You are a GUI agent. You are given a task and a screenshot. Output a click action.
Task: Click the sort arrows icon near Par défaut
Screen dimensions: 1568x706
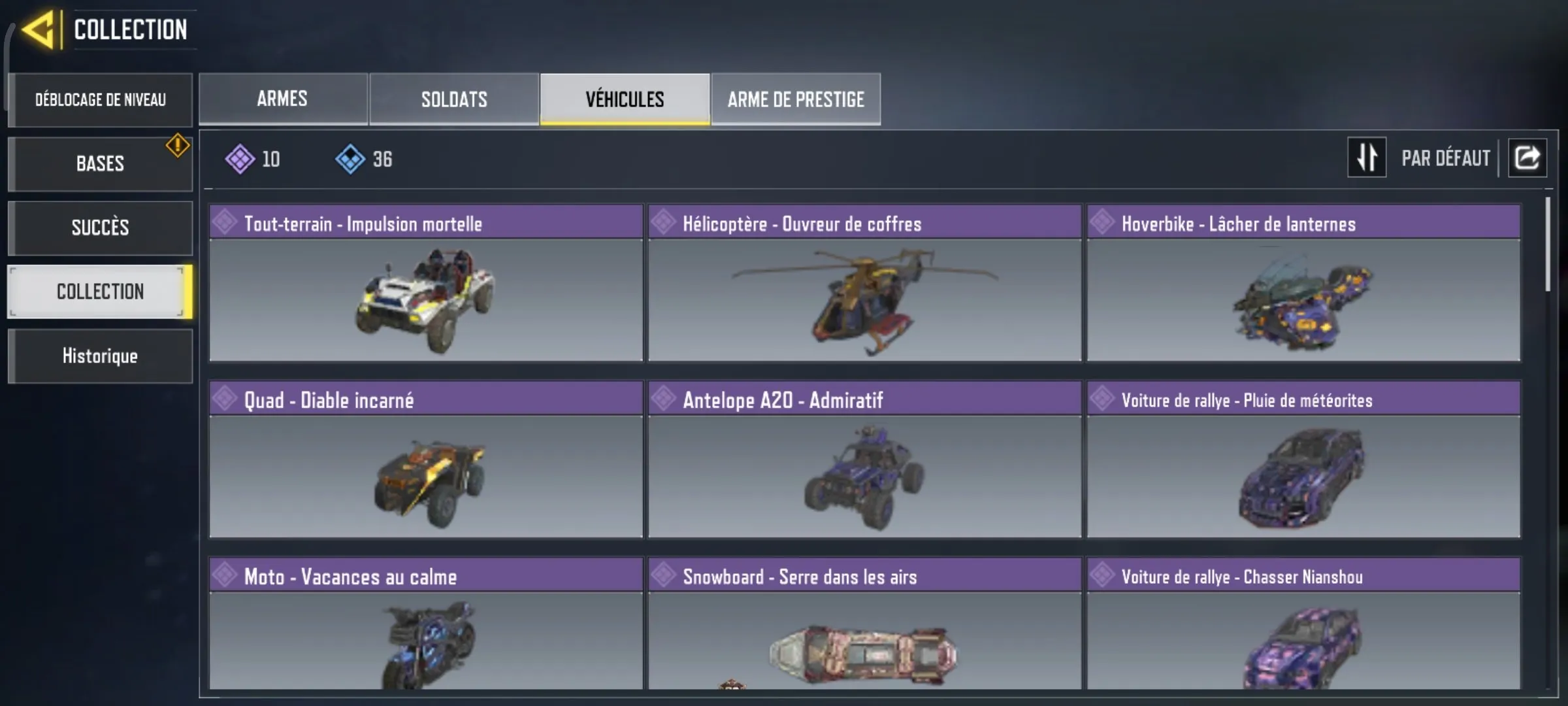(x=1367, y=157)
